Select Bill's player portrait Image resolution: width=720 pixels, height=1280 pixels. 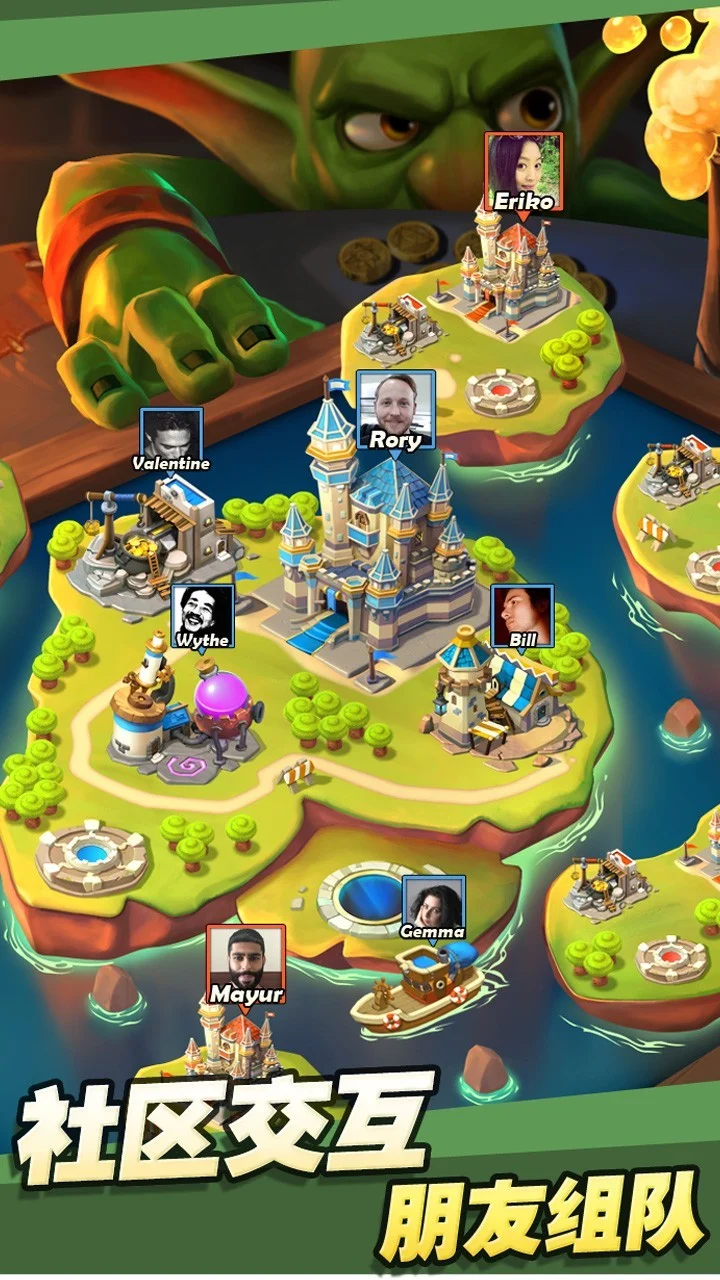tap(522, 616)
